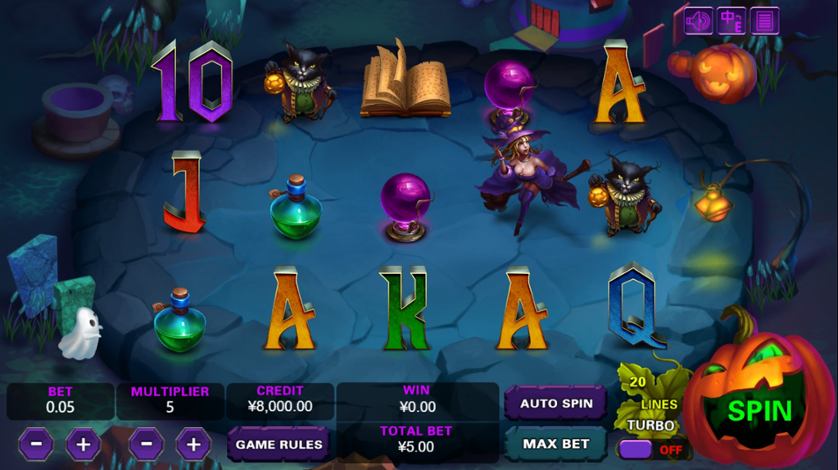Mute the sound with the speaker icon
Viewport: 838px width, 470px height.
click(699, 20)
